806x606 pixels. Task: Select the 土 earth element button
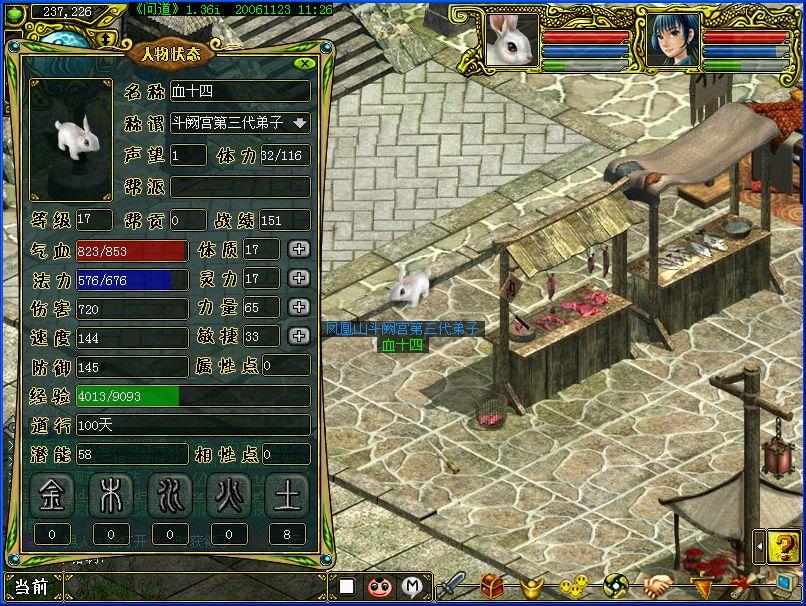click(287, 497)
